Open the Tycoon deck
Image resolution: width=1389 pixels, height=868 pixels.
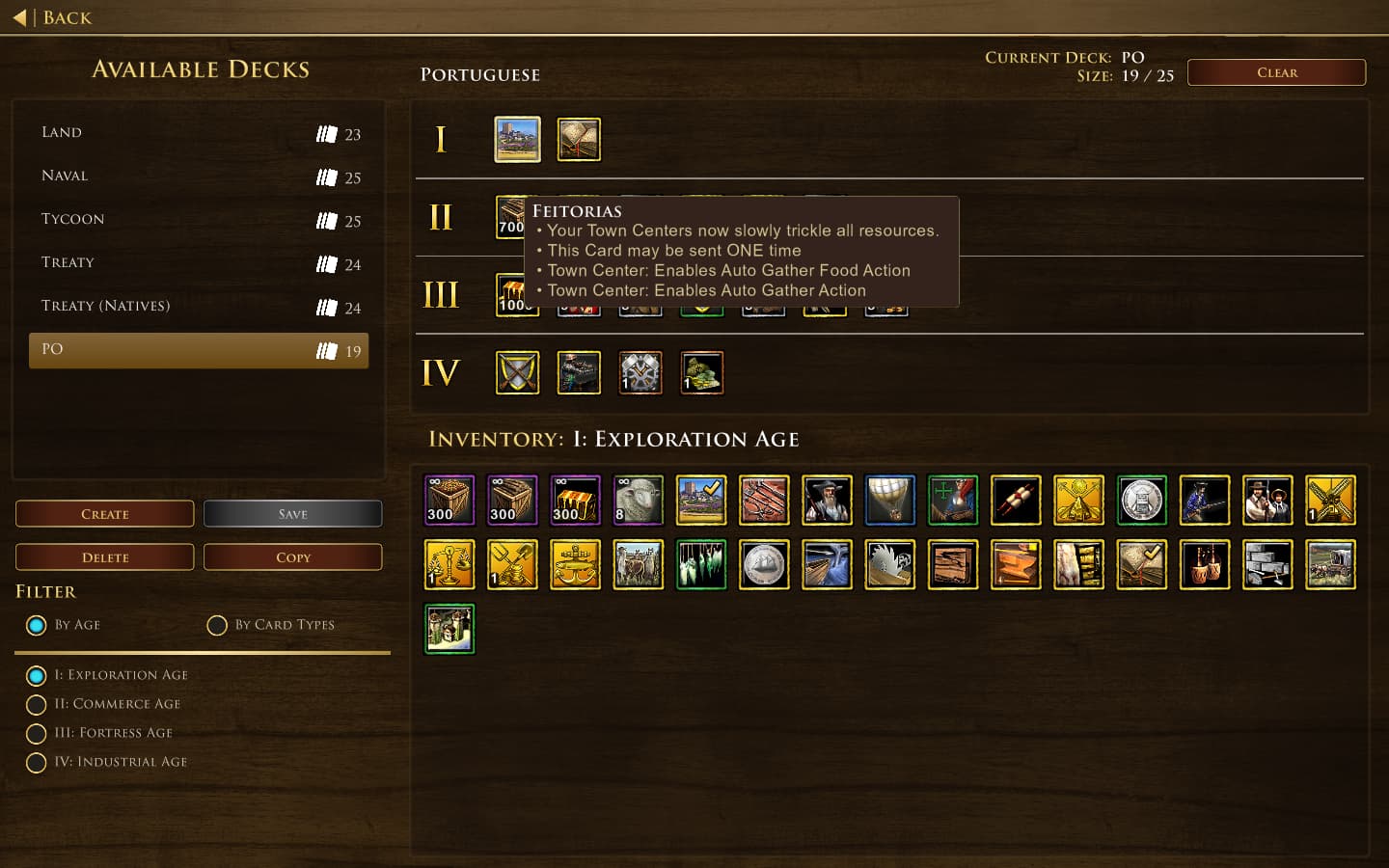point(198,220)
